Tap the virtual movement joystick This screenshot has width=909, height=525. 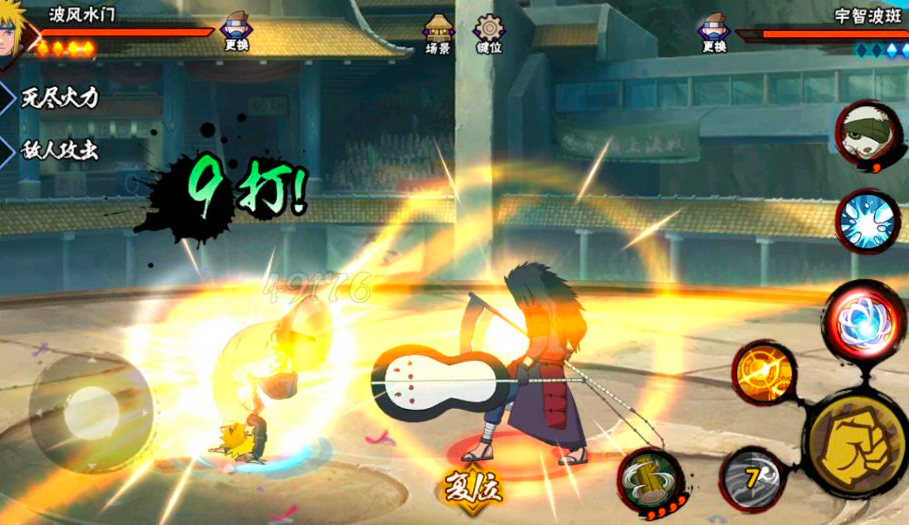tap(90, 406)
